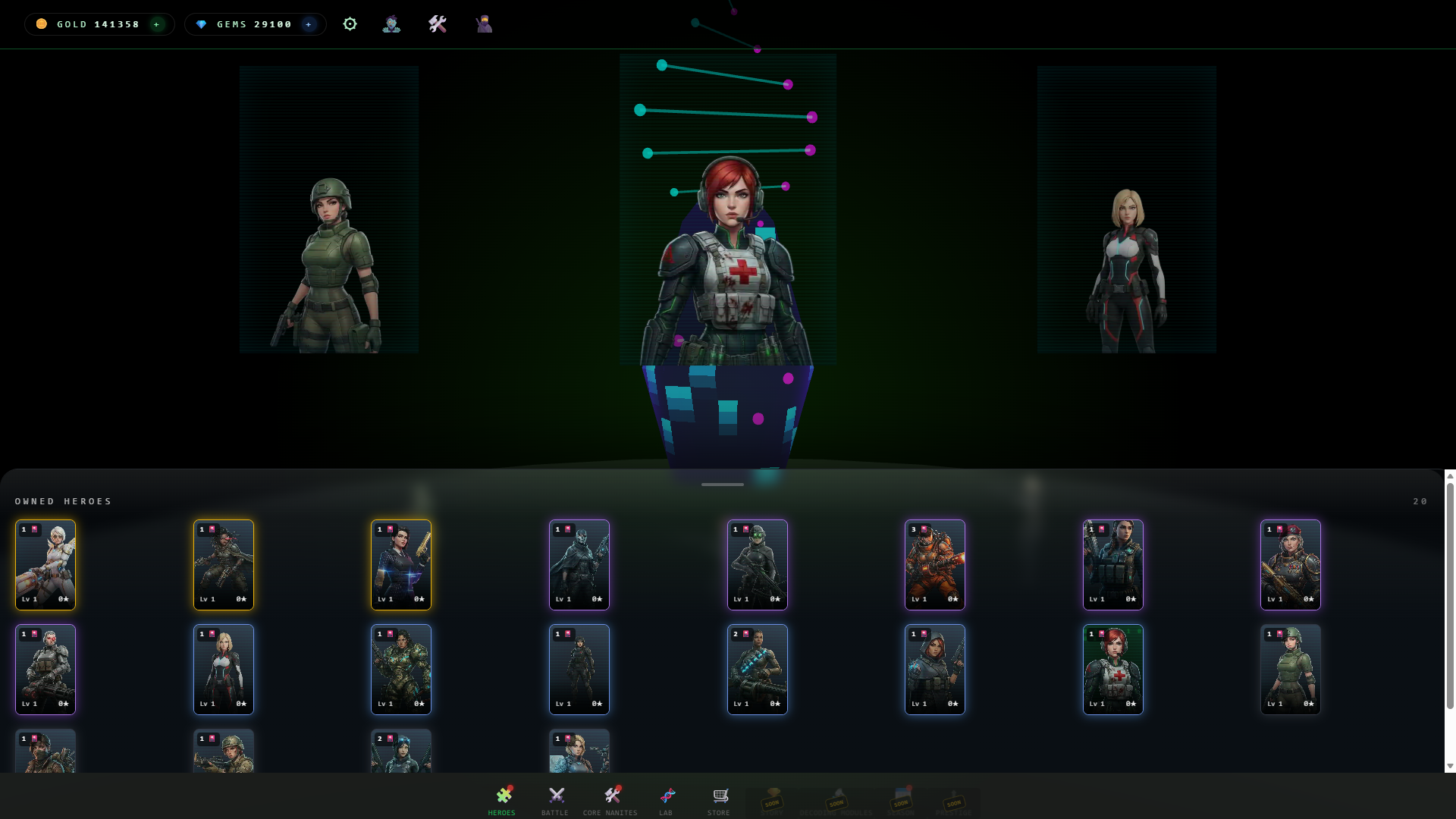
Task: Click the gold coin icon
Action: [40, 24]
